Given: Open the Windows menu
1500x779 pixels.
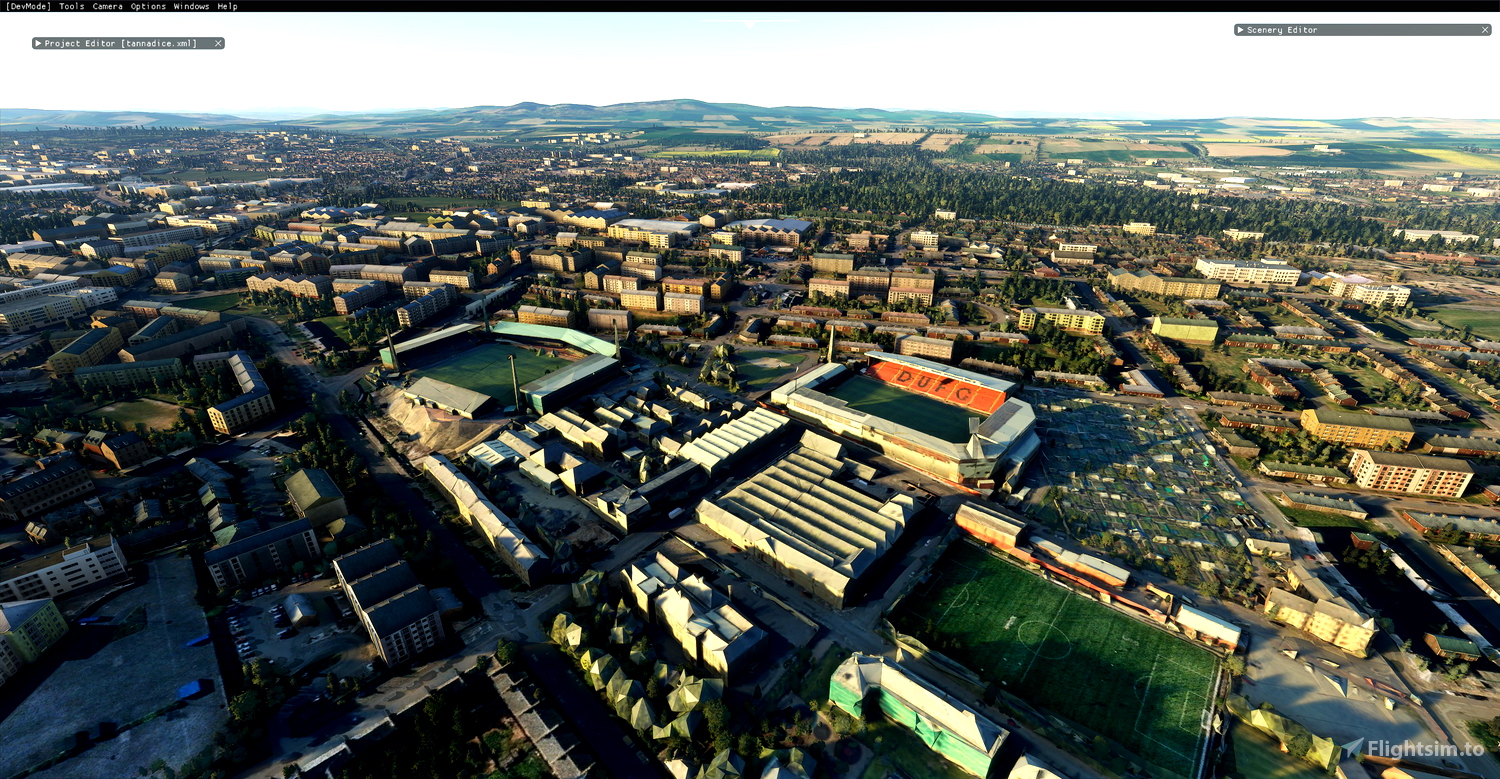Looking at the screenshot, I should (189, 5).
